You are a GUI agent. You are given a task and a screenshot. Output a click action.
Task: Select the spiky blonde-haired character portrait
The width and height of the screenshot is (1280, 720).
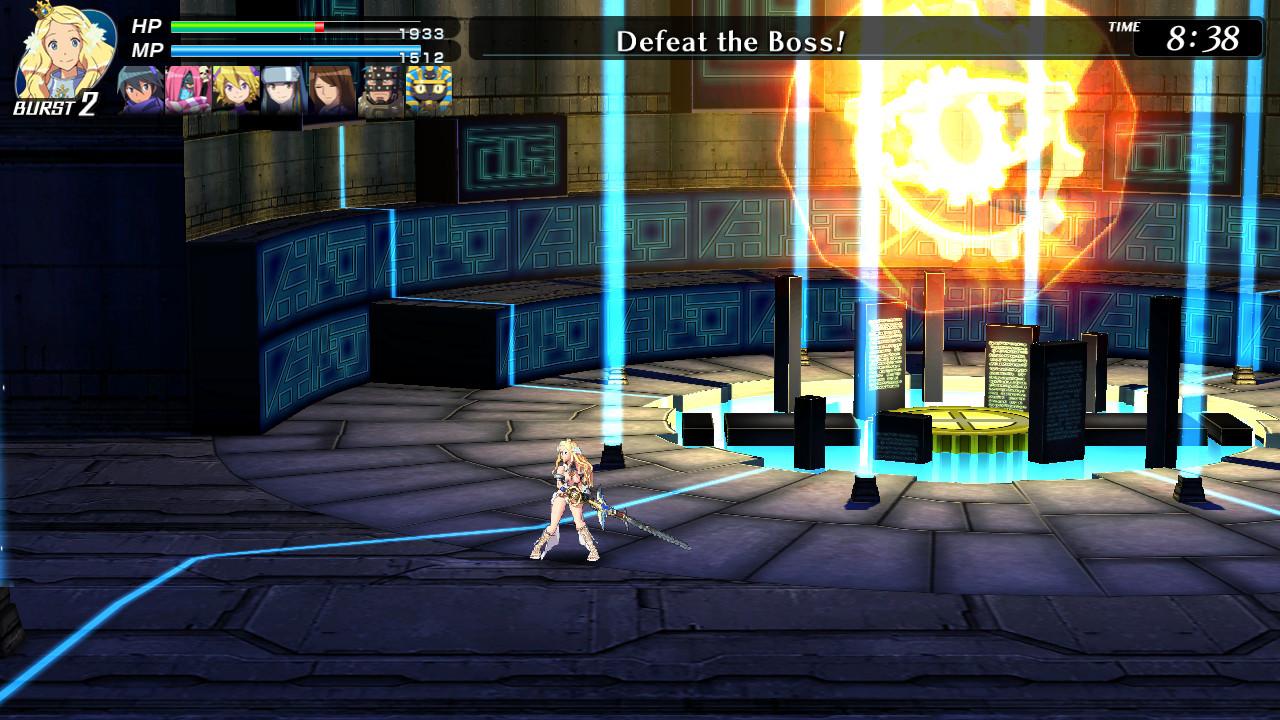pyautogui.click(x=237, y=91)
